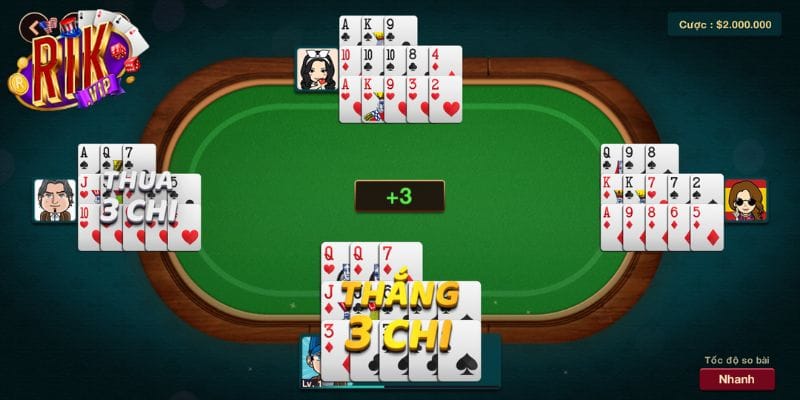This screenshot has width=800, height=400.
Task: Open the top player's avatar profile
Action: click(317, 70)
